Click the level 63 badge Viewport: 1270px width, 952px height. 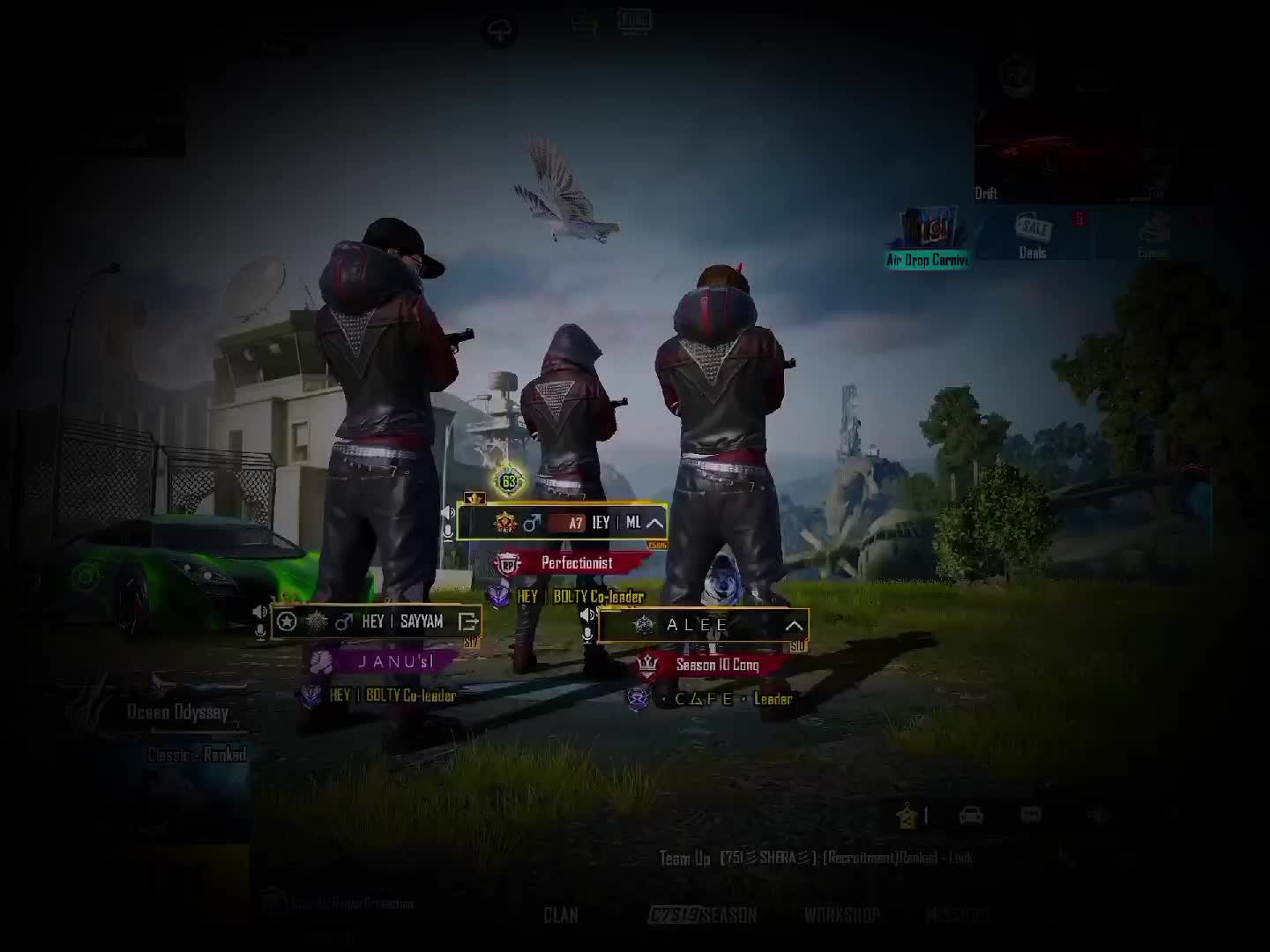[x=509, y=481]
